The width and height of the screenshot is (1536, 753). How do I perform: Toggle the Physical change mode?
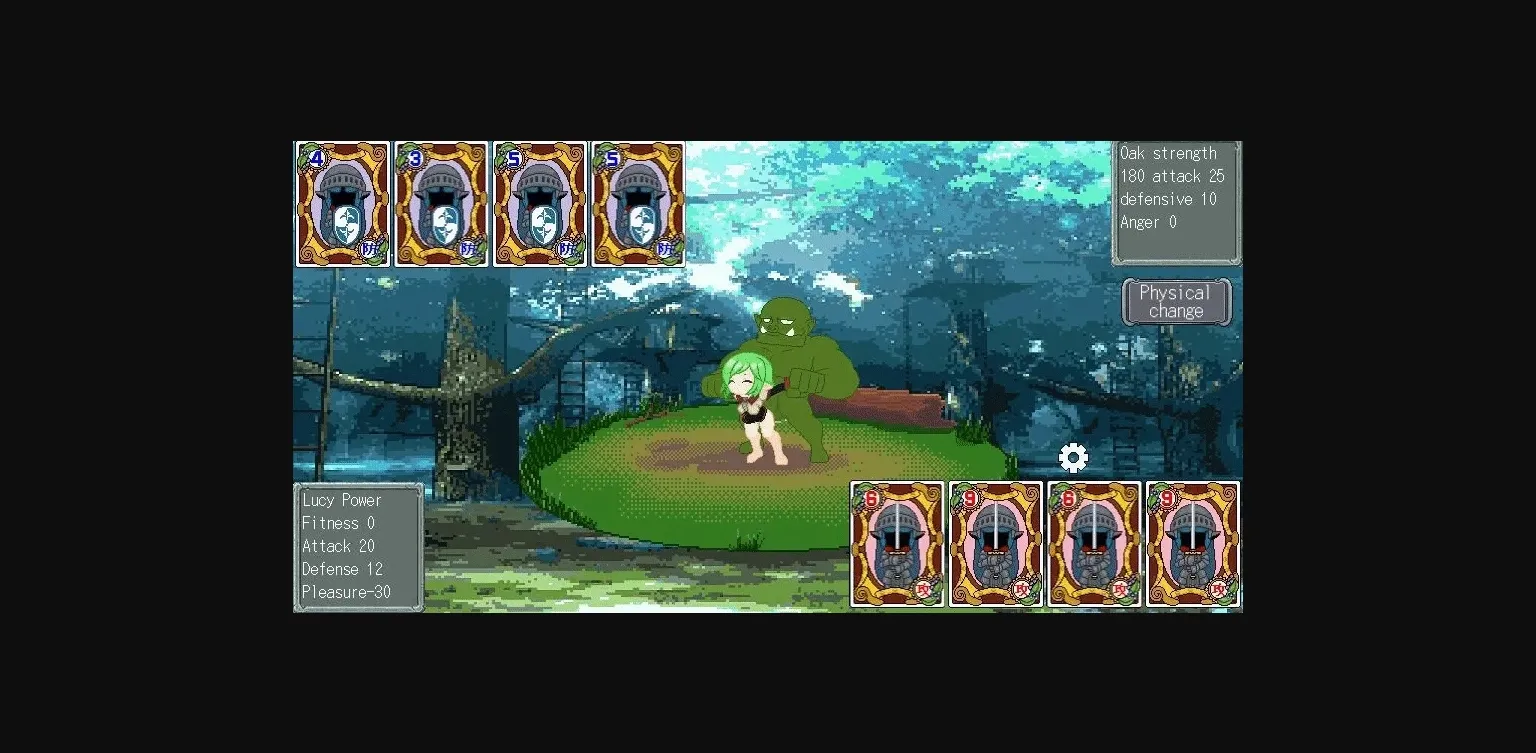pyautogui.click(x=1177, y=301)
